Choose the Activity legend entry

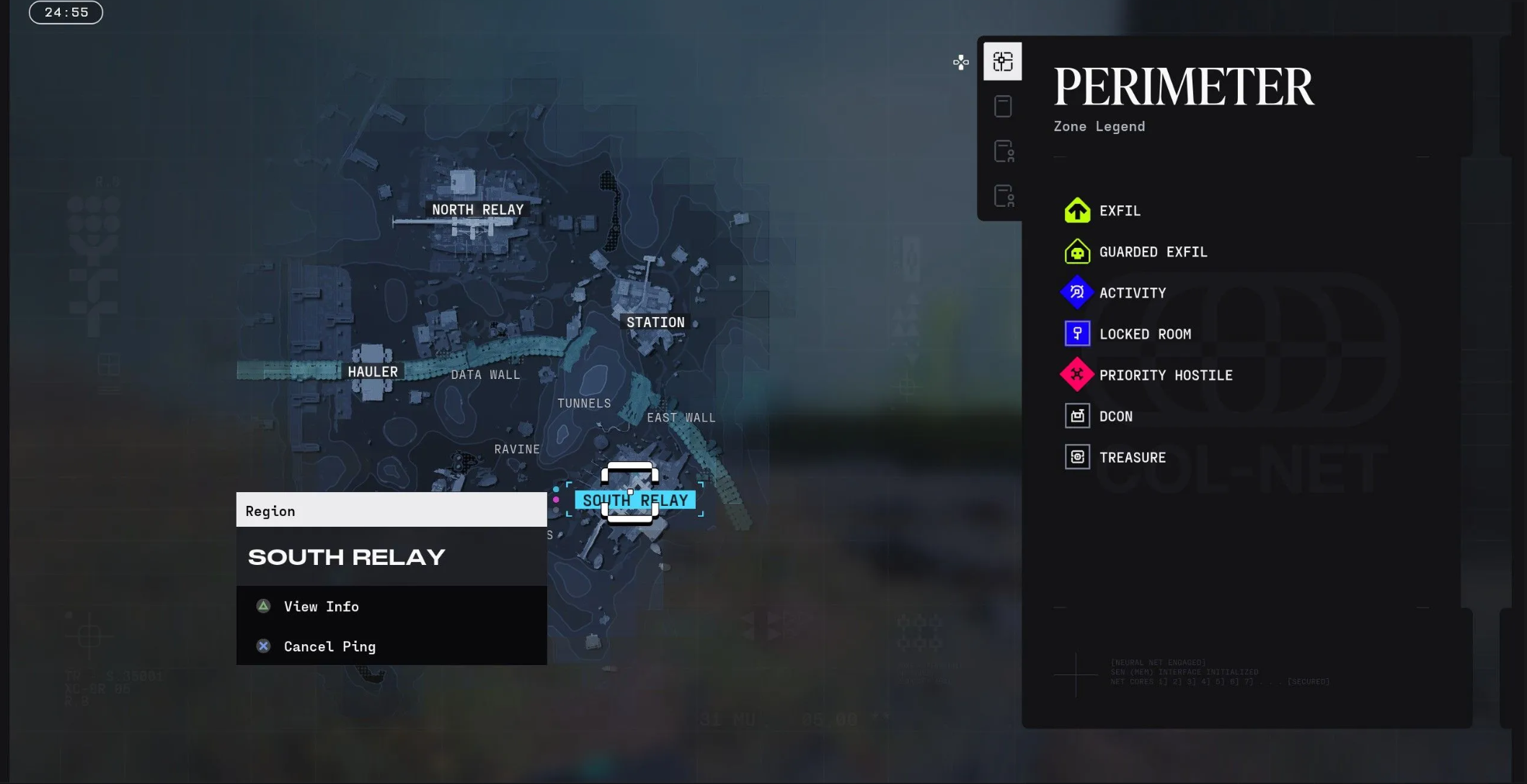[1132, 293]
